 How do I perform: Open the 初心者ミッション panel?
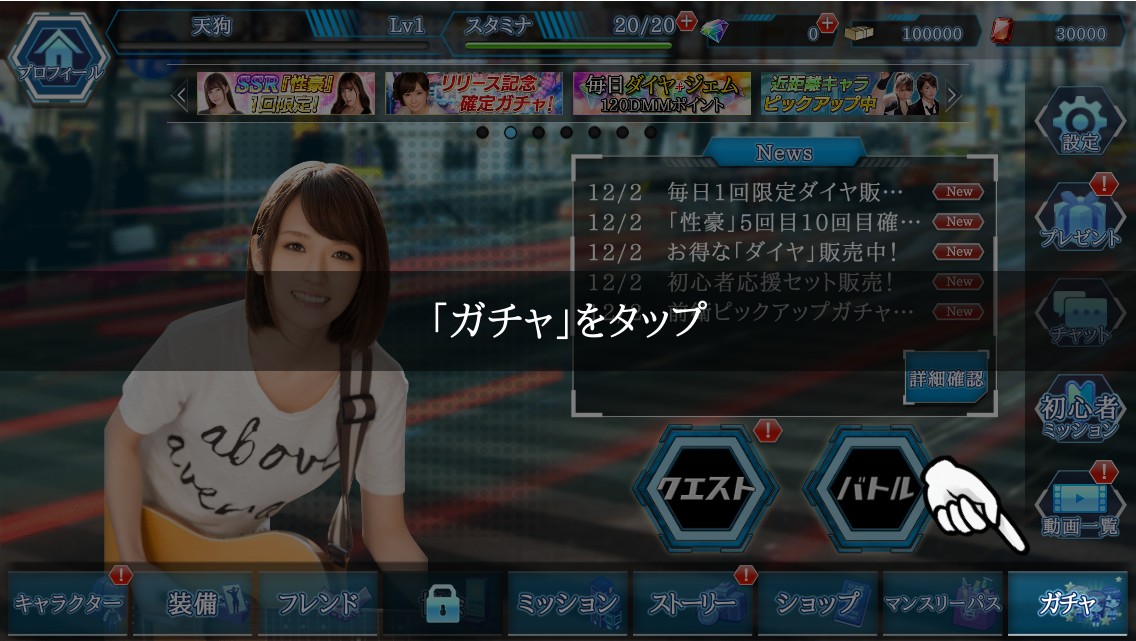[1080, 410]
